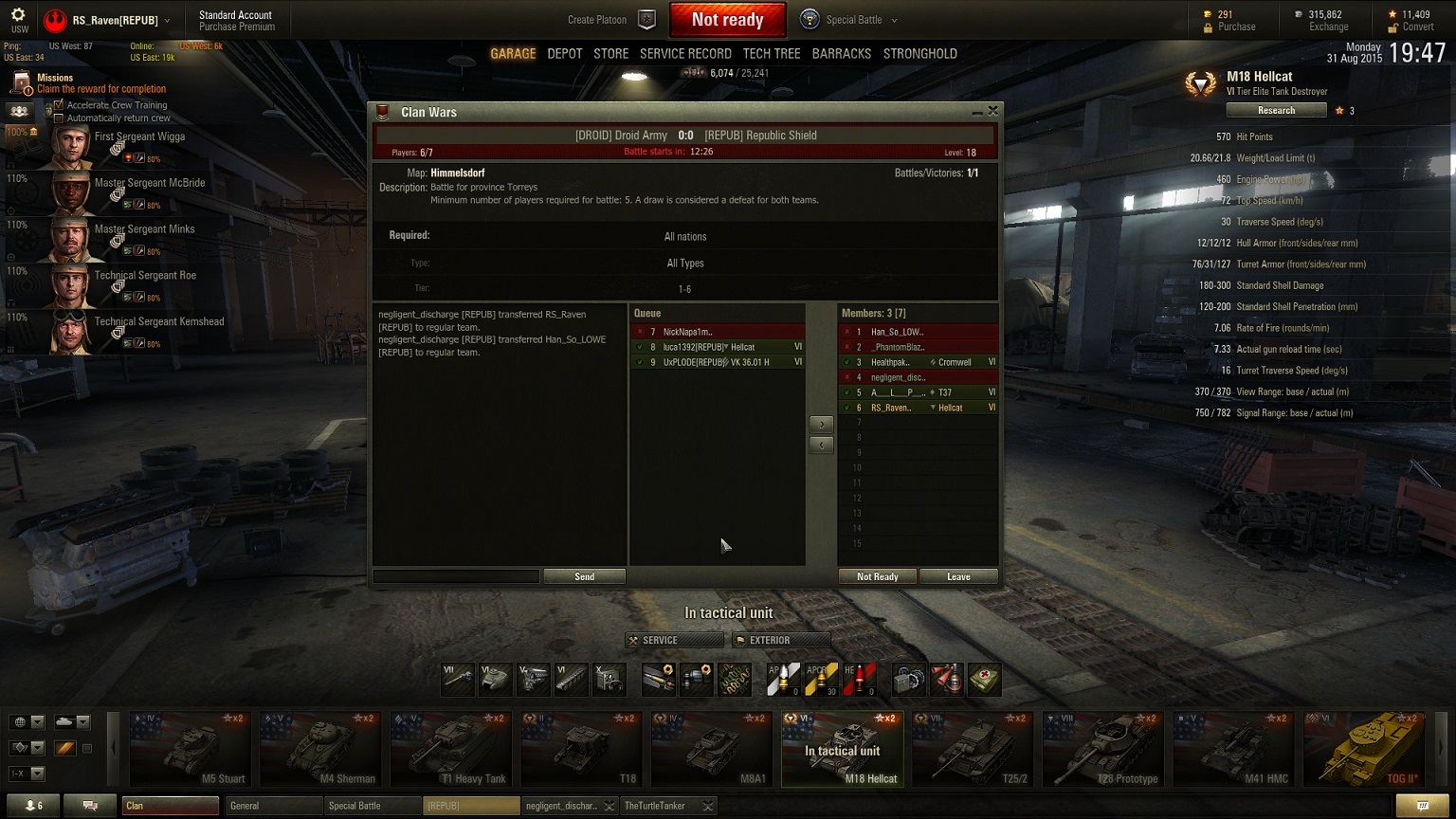Open the Service menu for the tank

point(673,641)
